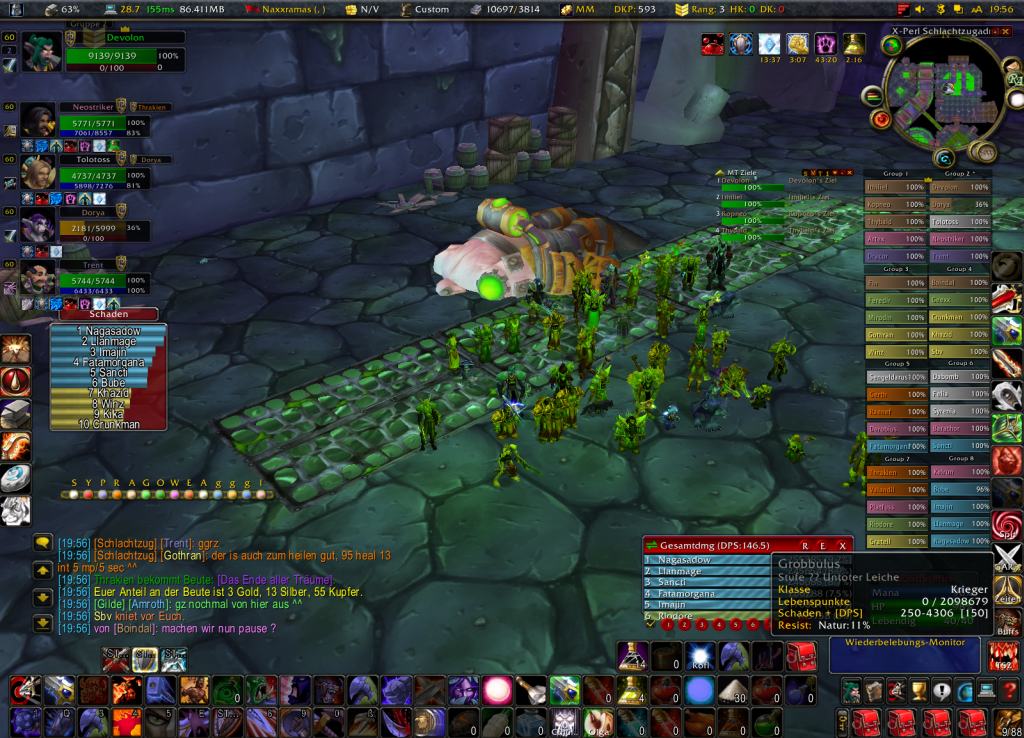Viewport: 1024px width, 738px height.
Task: Close the Gesamtdmg meter with X
Action: pyautogui.click(x=843, y=545)
